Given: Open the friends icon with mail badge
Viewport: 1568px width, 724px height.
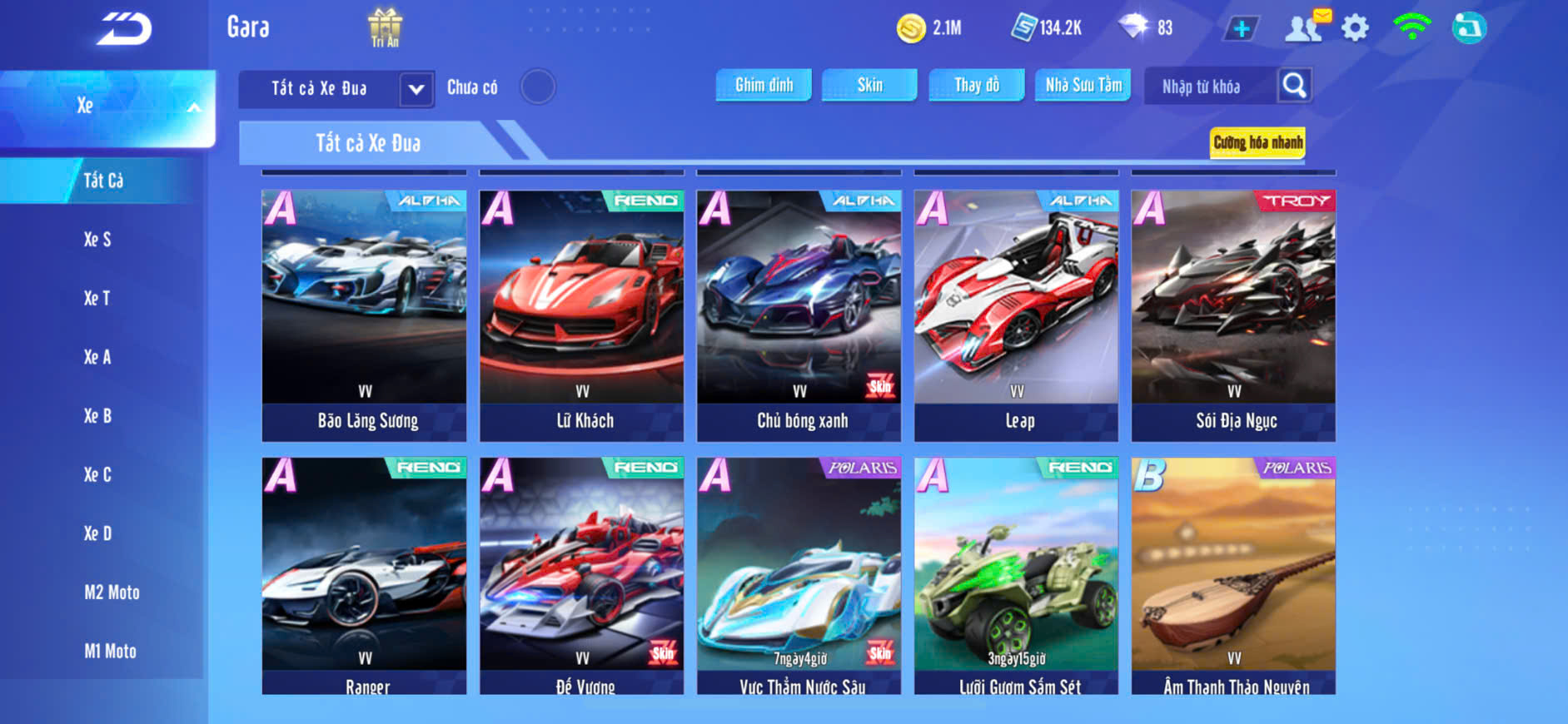Looking at the screenshot, I should 1305,28.
